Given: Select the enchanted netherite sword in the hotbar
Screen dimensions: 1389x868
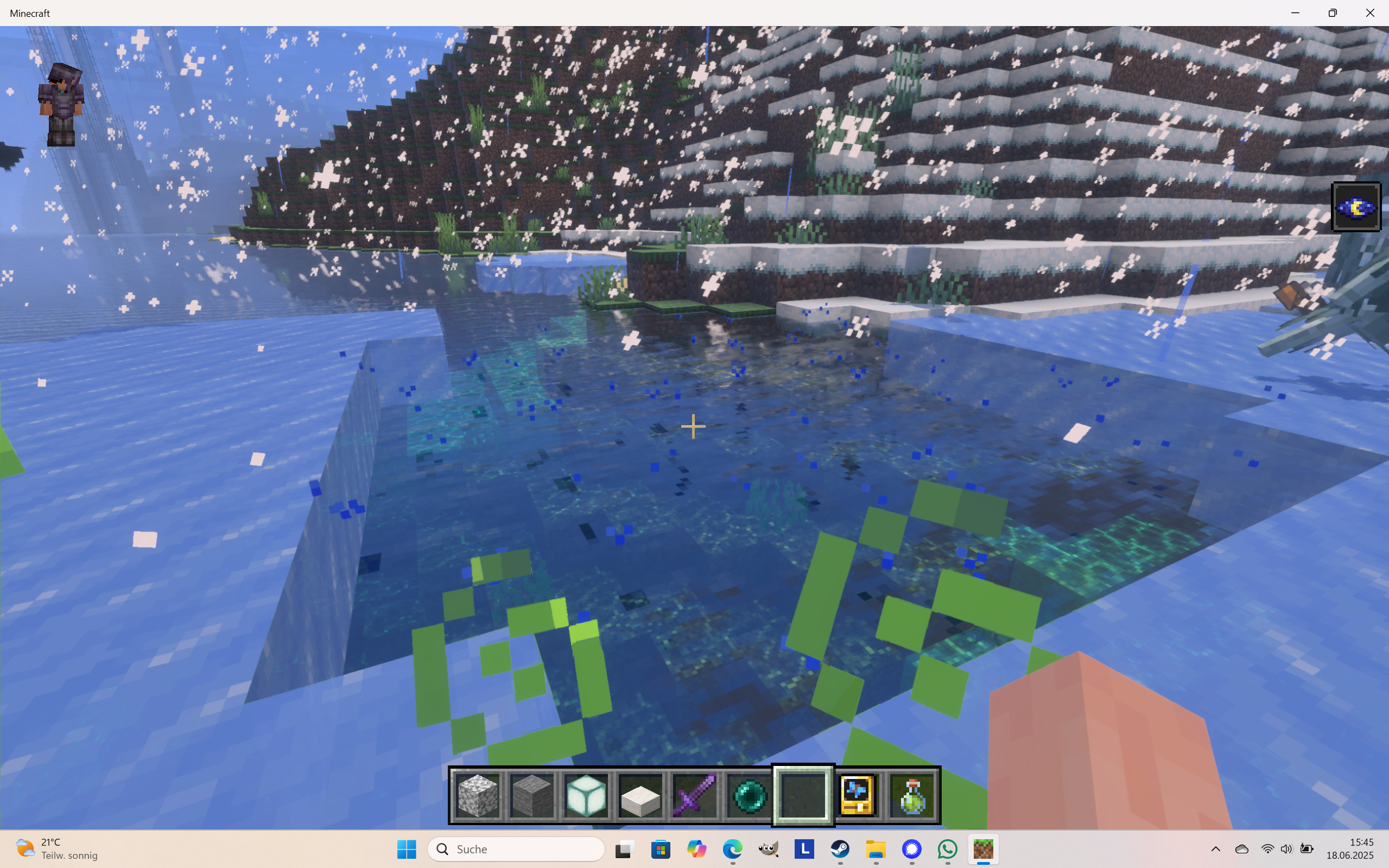Looking at the screenshot, I should (695, 795).
